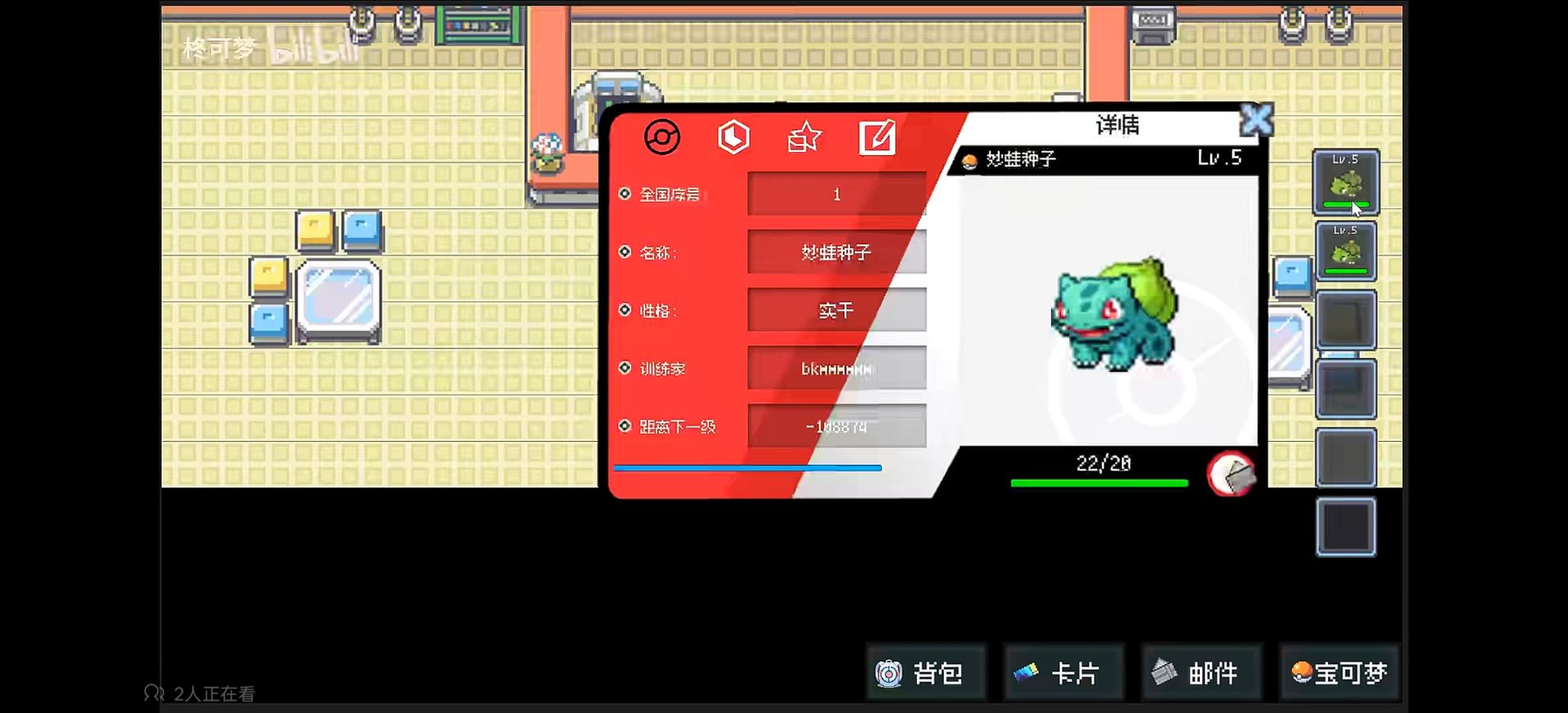
Task: Close the Pokémon details panel
Action: pyautogui.click(x=1256, y=121)
